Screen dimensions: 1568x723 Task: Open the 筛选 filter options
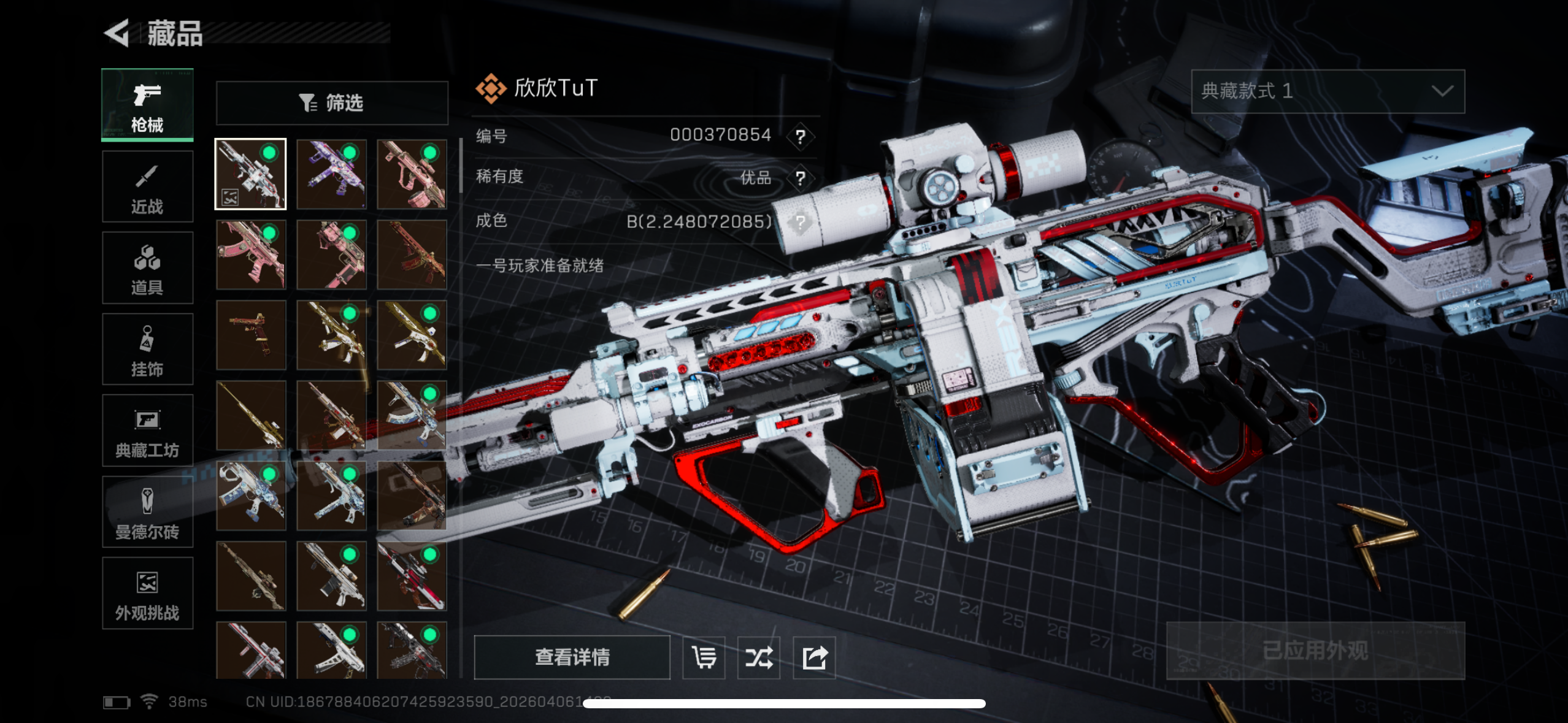pos(332,103)
